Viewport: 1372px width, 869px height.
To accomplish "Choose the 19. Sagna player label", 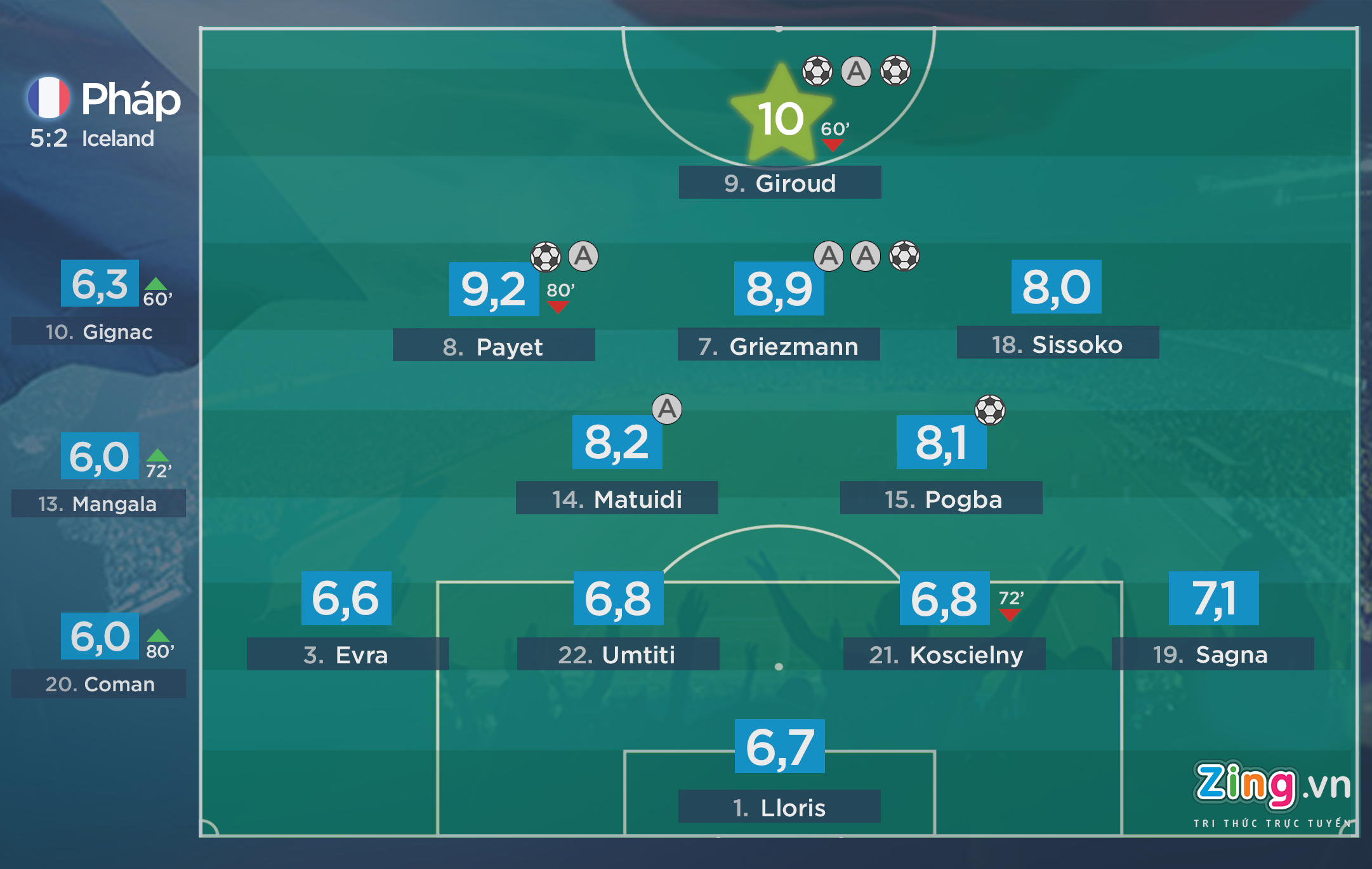I will pos(1212,654).
